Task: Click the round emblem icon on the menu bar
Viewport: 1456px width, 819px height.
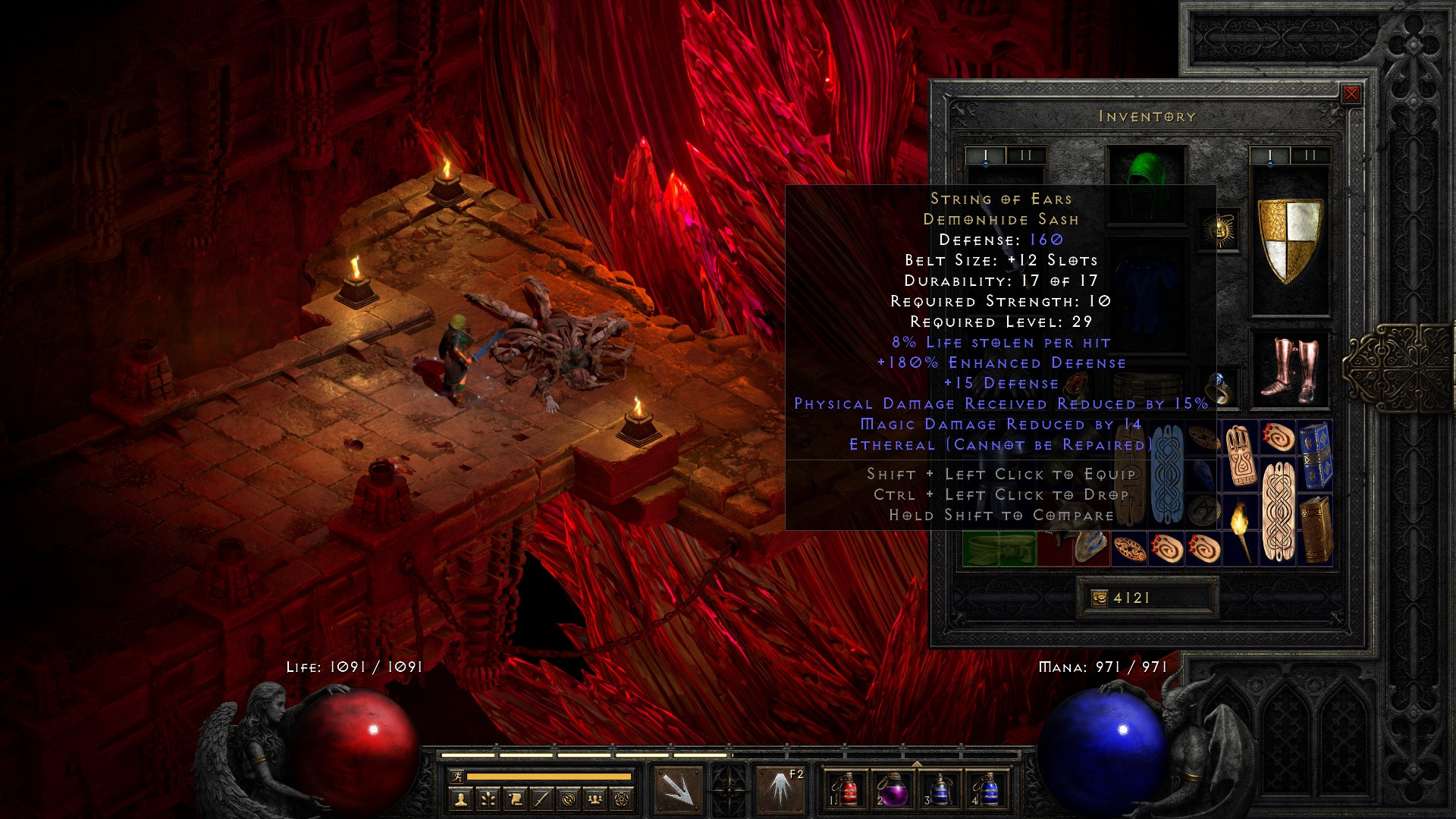Action: point(570,799)
